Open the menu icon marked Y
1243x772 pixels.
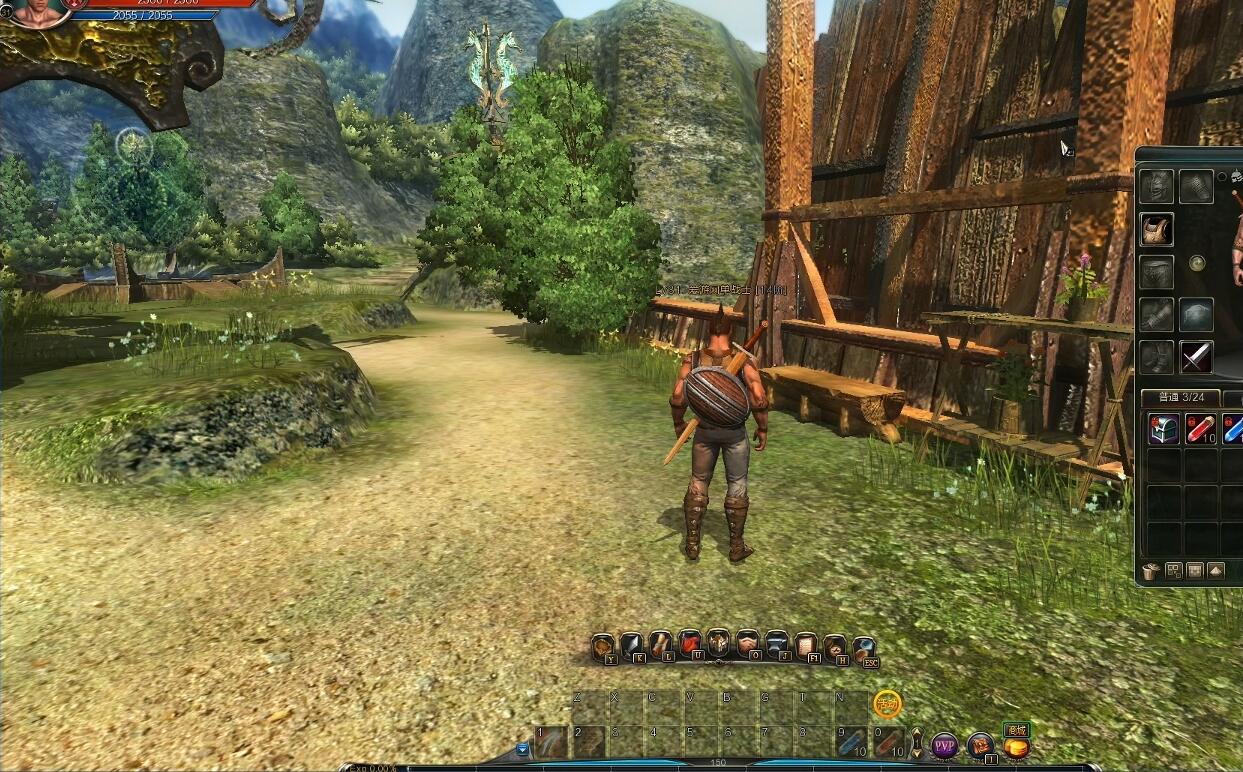click(x=603, y=647)
